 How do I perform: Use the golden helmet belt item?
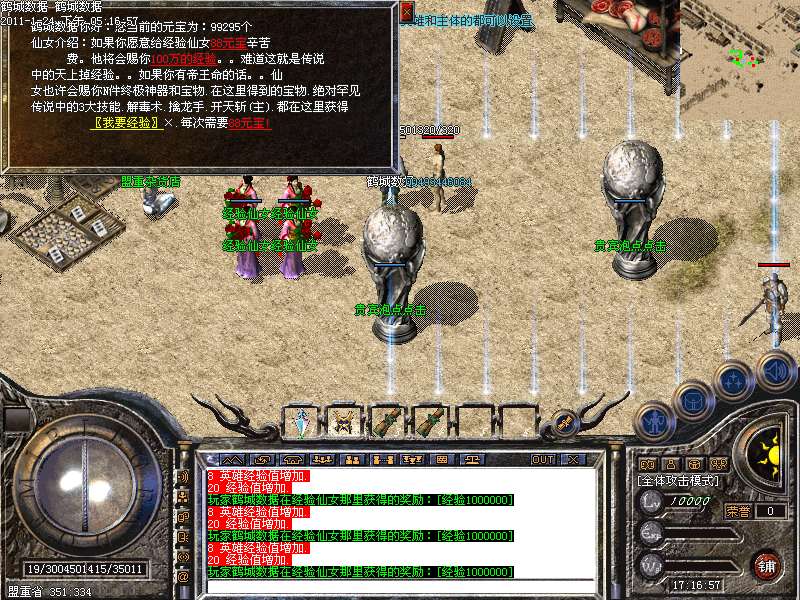pyautogui.click(x=343, y=423)
